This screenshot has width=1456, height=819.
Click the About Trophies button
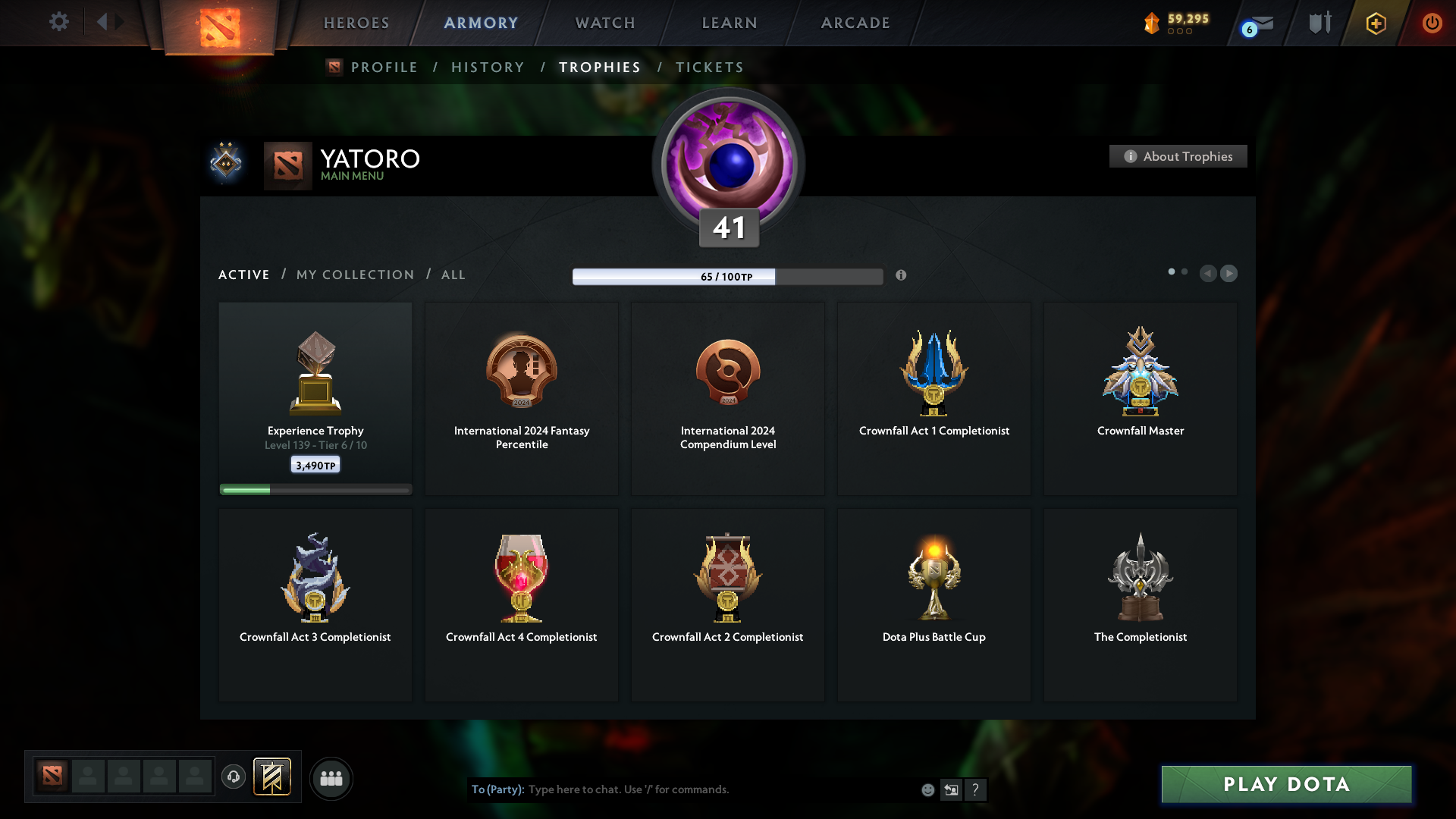click(x=1178, y=156)
